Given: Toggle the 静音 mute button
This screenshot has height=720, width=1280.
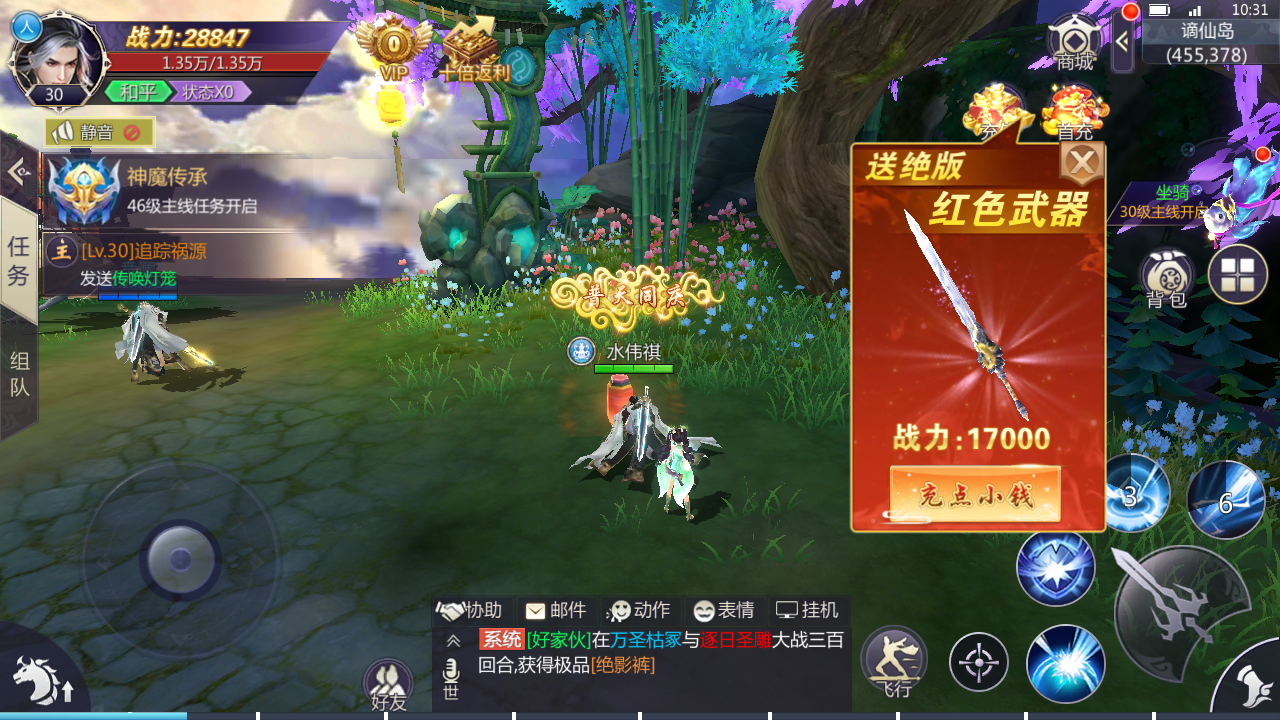Looking at the screenshot, I should pyautogui.click(x=99, y=132).
